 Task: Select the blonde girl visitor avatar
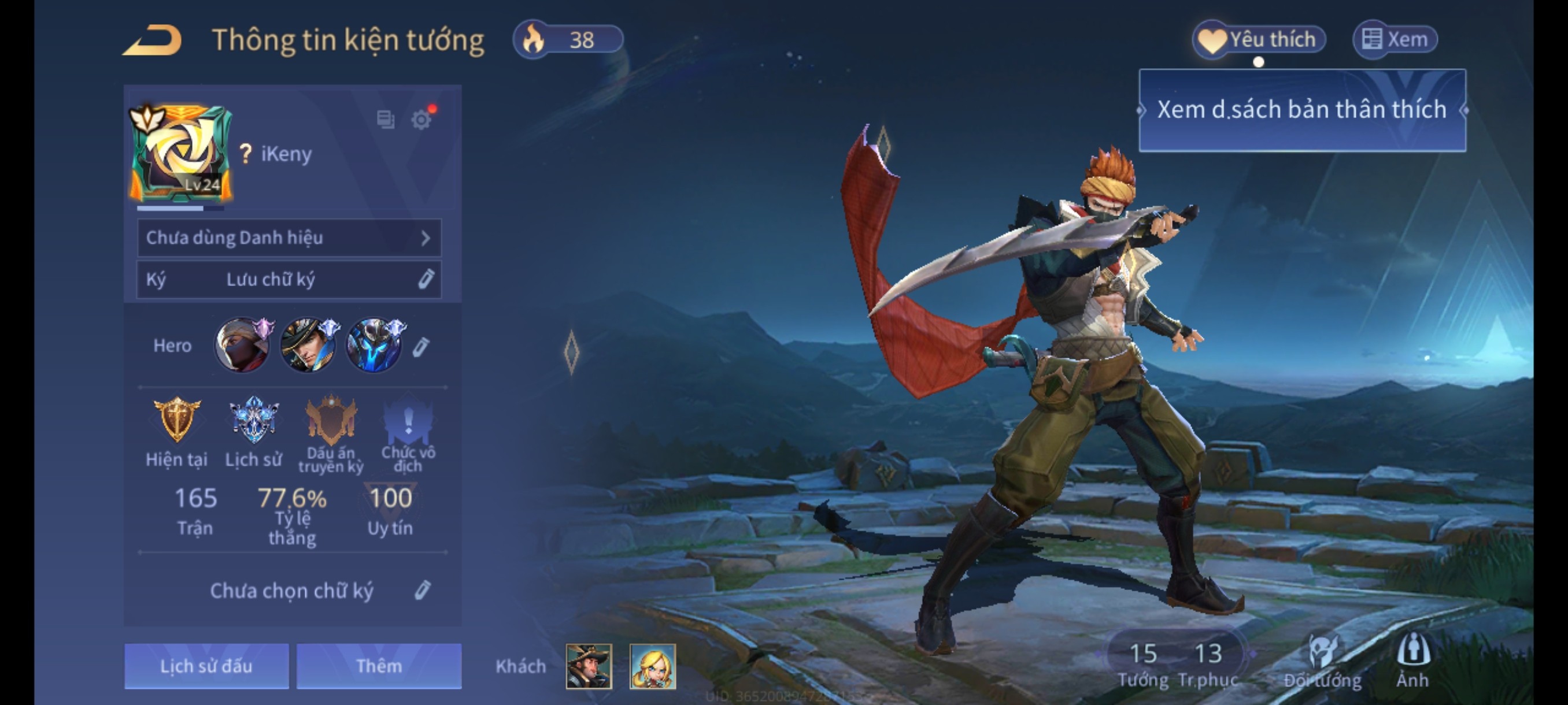coord(653,666)
